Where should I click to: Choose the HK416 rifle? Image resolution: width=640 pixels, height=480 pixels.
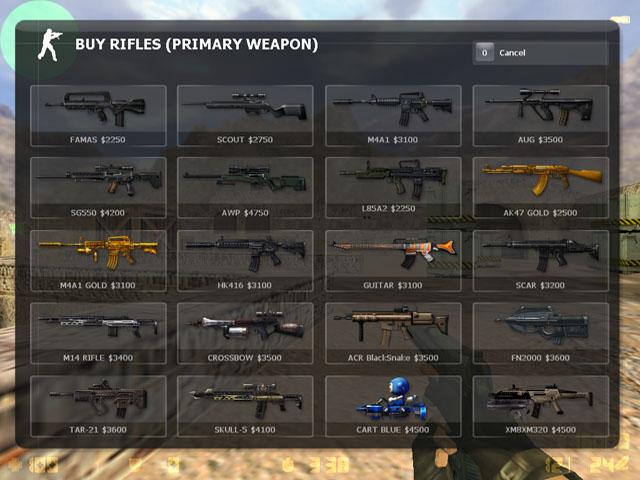click(245, 260)
